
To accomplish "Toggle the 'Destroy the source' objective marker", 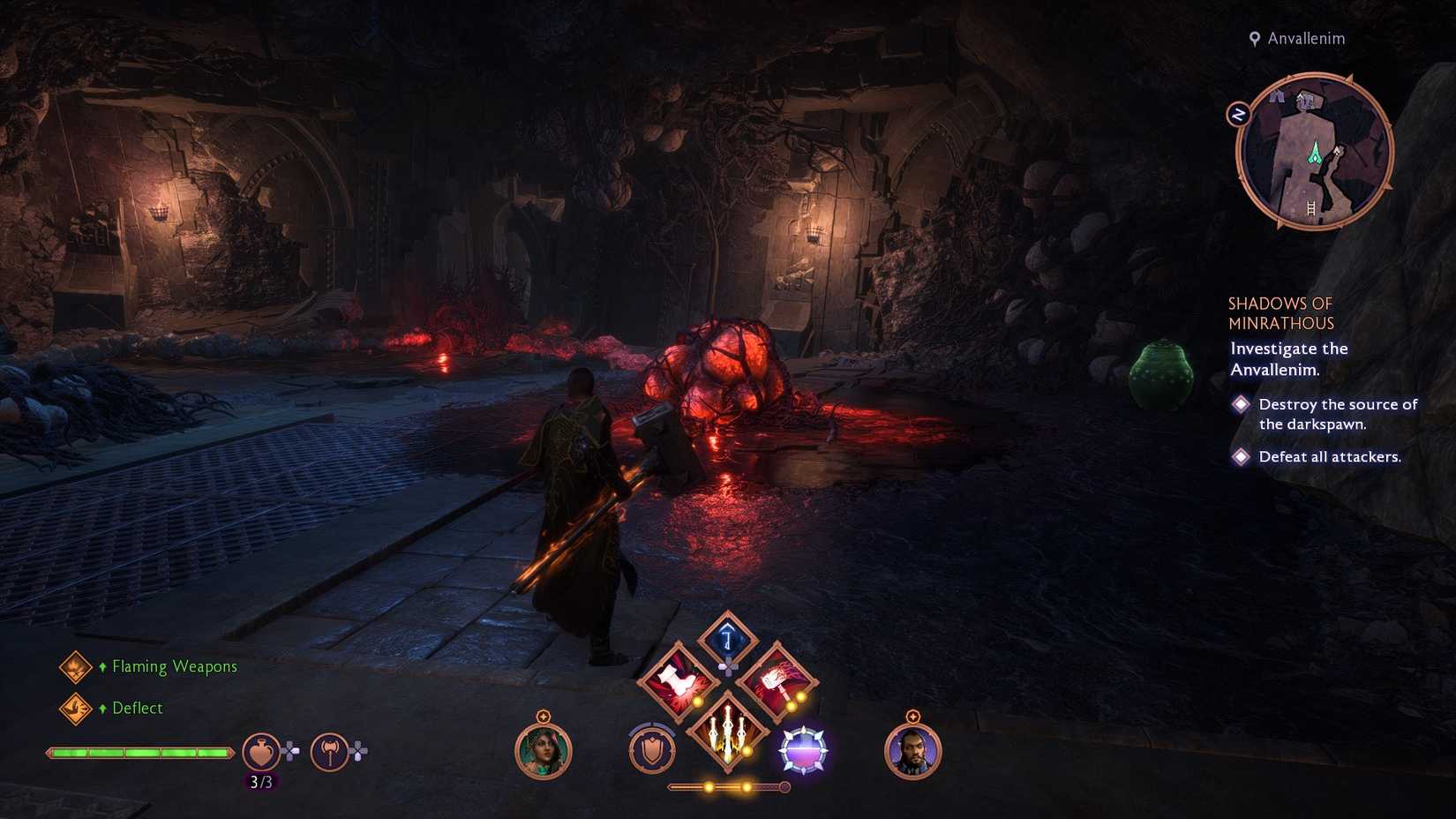I will [x=1241, y=404].
